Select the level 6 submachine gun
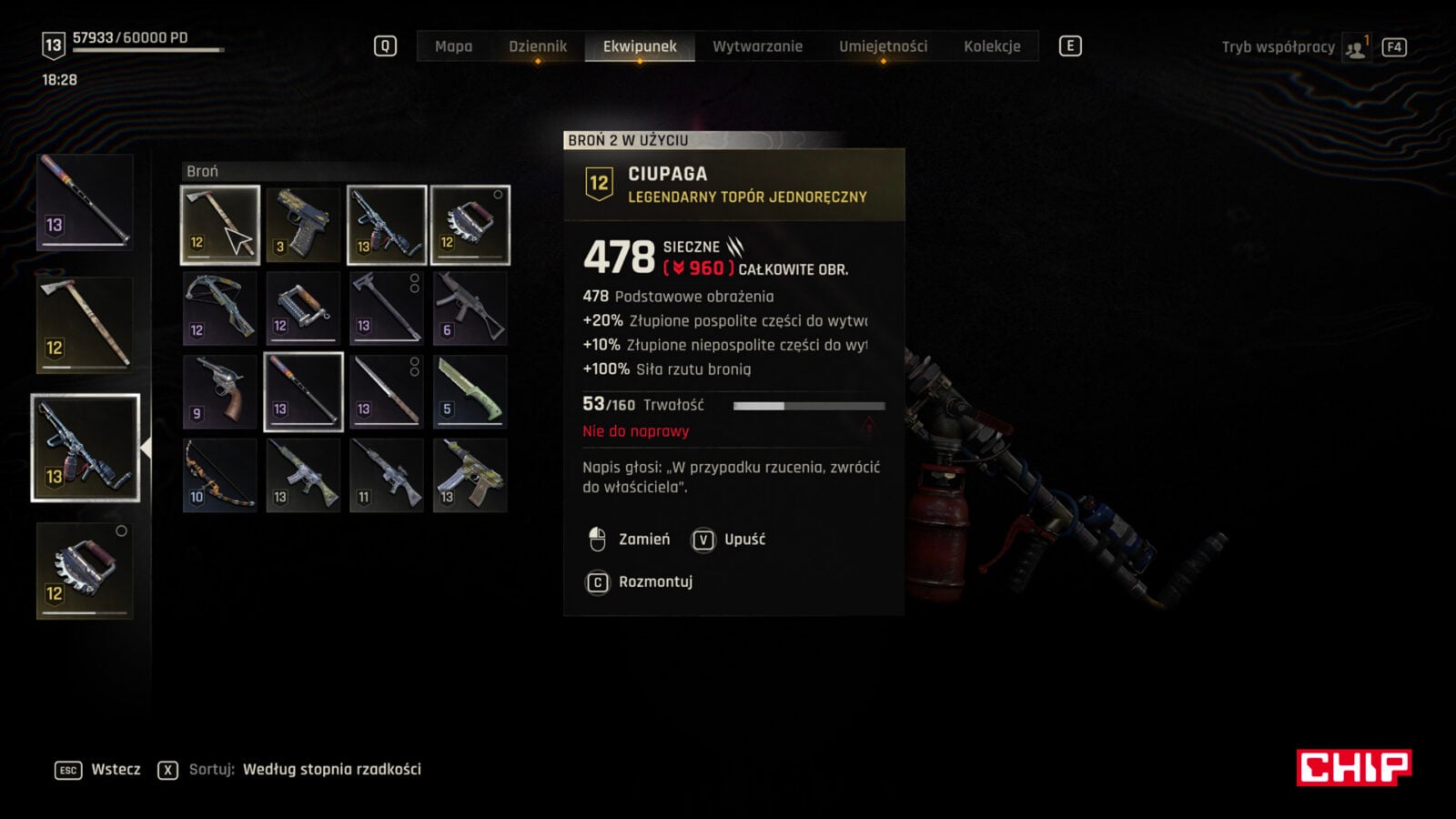The image size is (1456, 819). [x=470, y=308]
